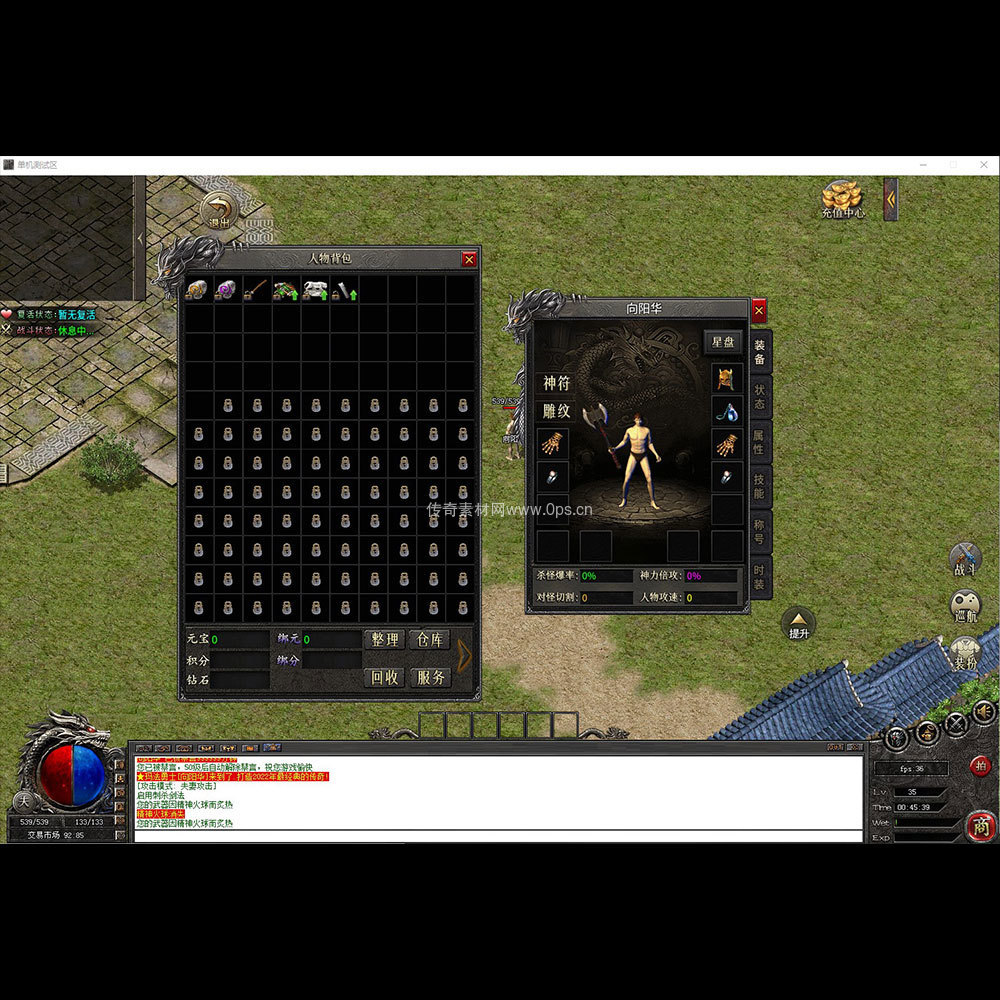1000x1000 pixels.
Task: Click the 回收 recycle button
Action: pos(384,677)
